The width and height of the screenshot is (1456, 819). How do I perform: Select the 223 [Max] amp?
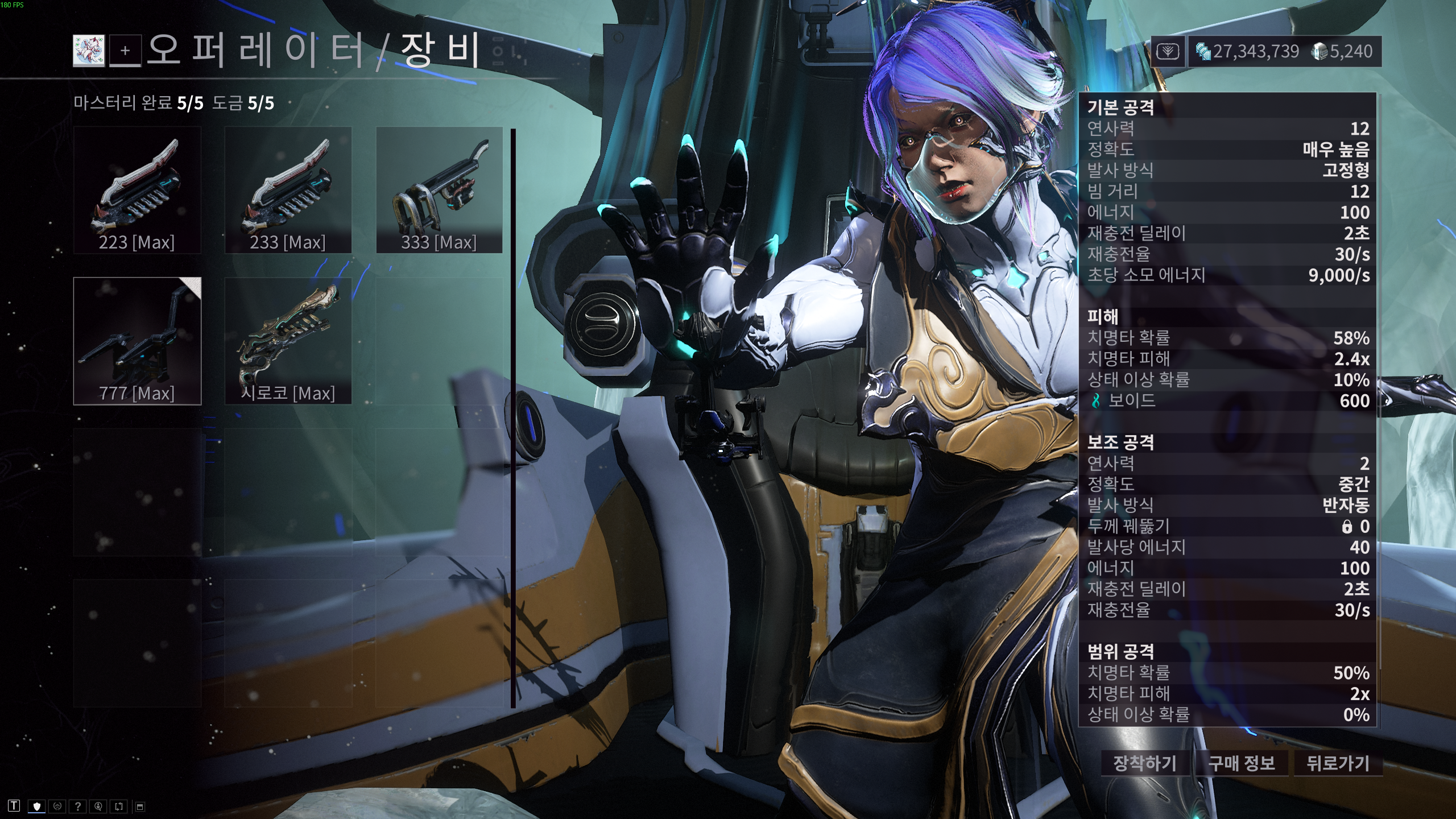[x=137, y=190]
